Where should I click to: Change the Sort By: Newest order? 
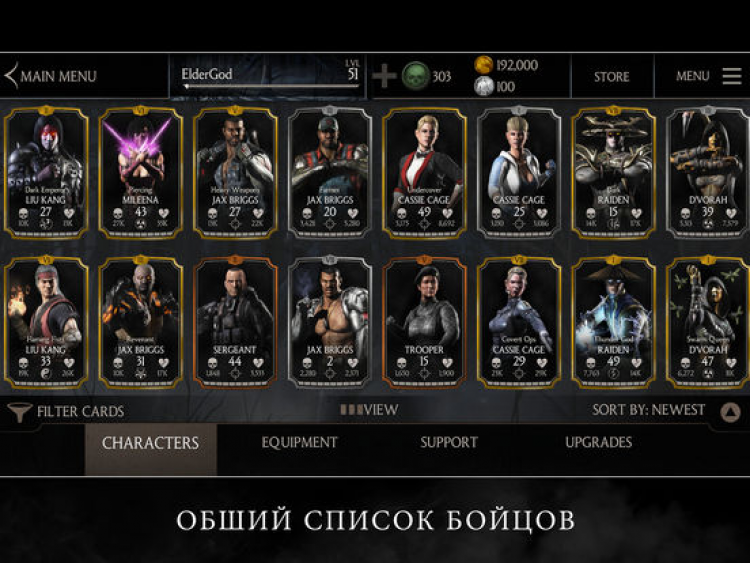click(x=648, y=410)
